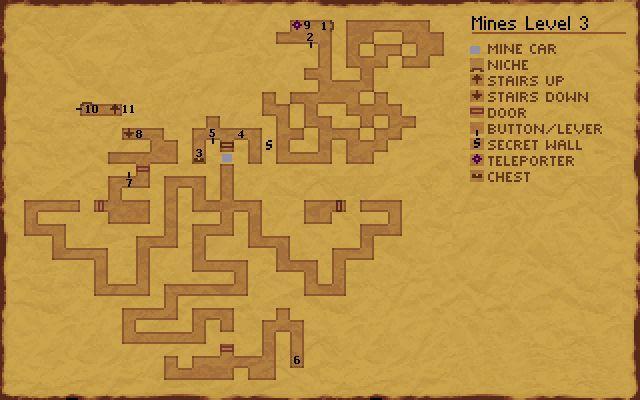Image resolution: width=640 pixels, height=400 pixels.
Task: Click the Door legend entry
Action: click(x=506, y=113)
